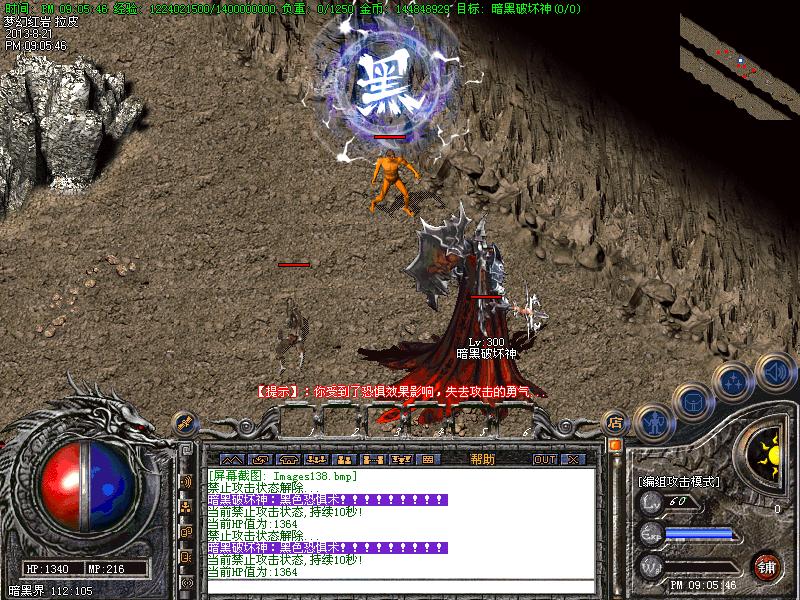Viewport: 800px width, 600px height.
Task: Toggle the hierarchy-tree chat filter icon
Action: point(187,507)
